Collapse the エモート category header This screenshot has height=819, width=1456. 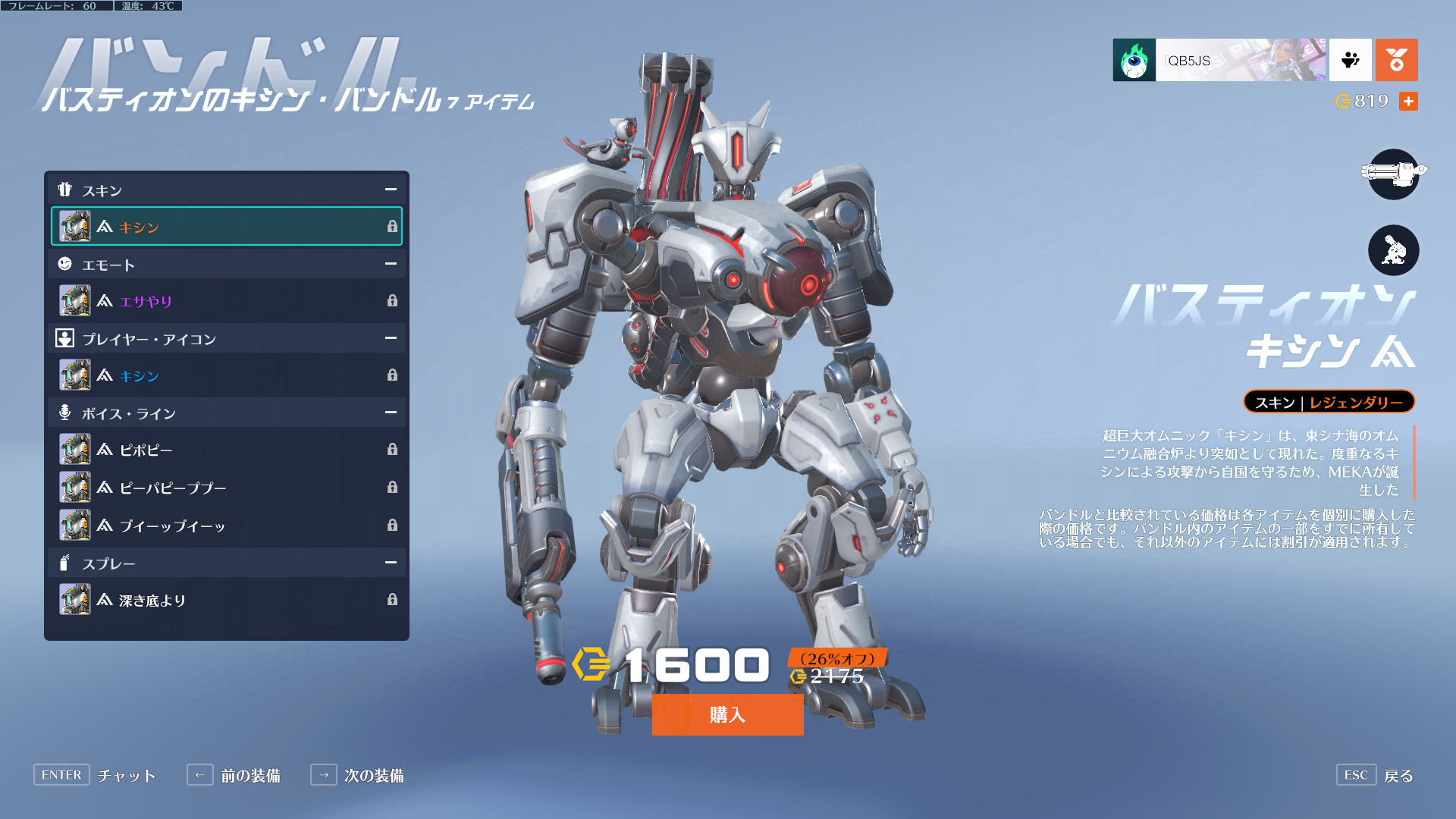pos(390,264)
